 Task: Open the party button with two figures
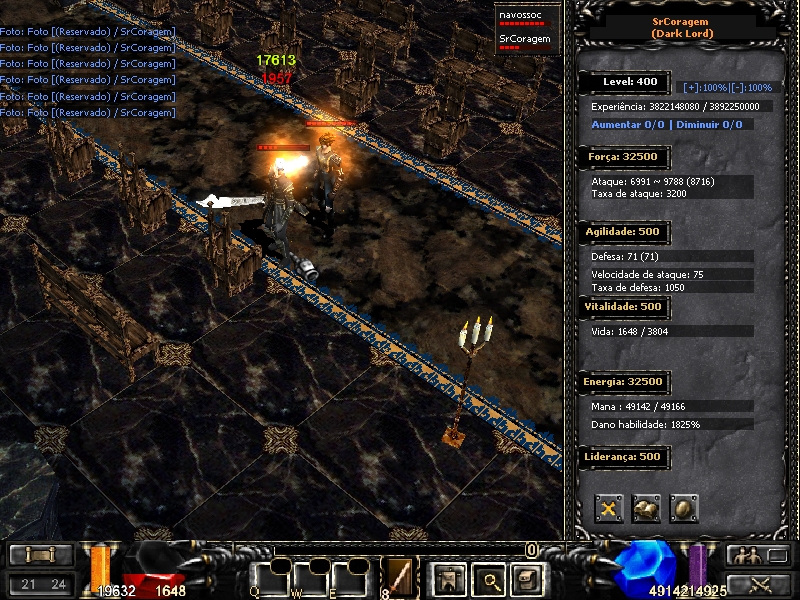point(746,556)
